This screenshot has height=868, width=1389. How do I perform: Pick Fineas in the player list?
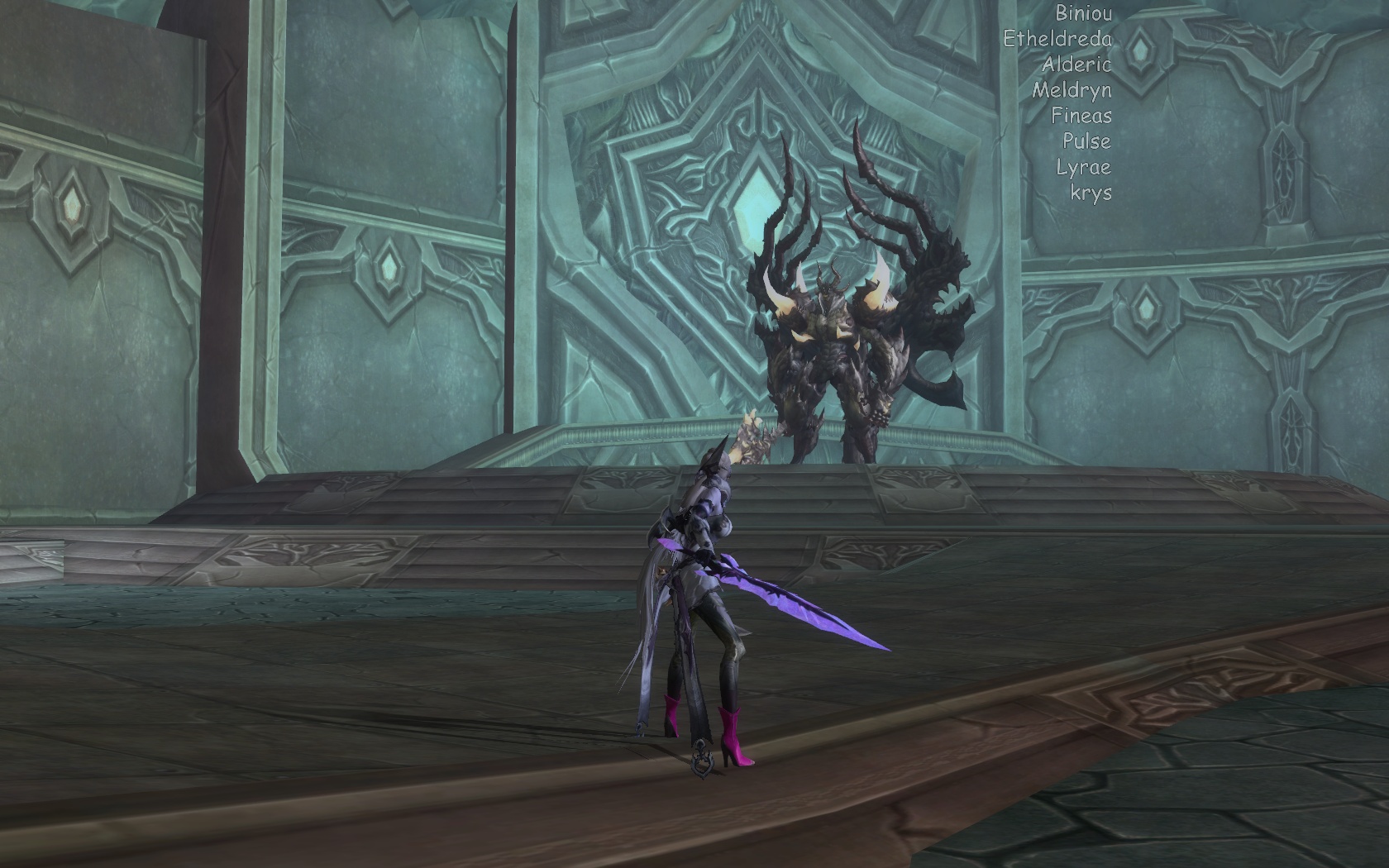click(x=1081, y=116)
